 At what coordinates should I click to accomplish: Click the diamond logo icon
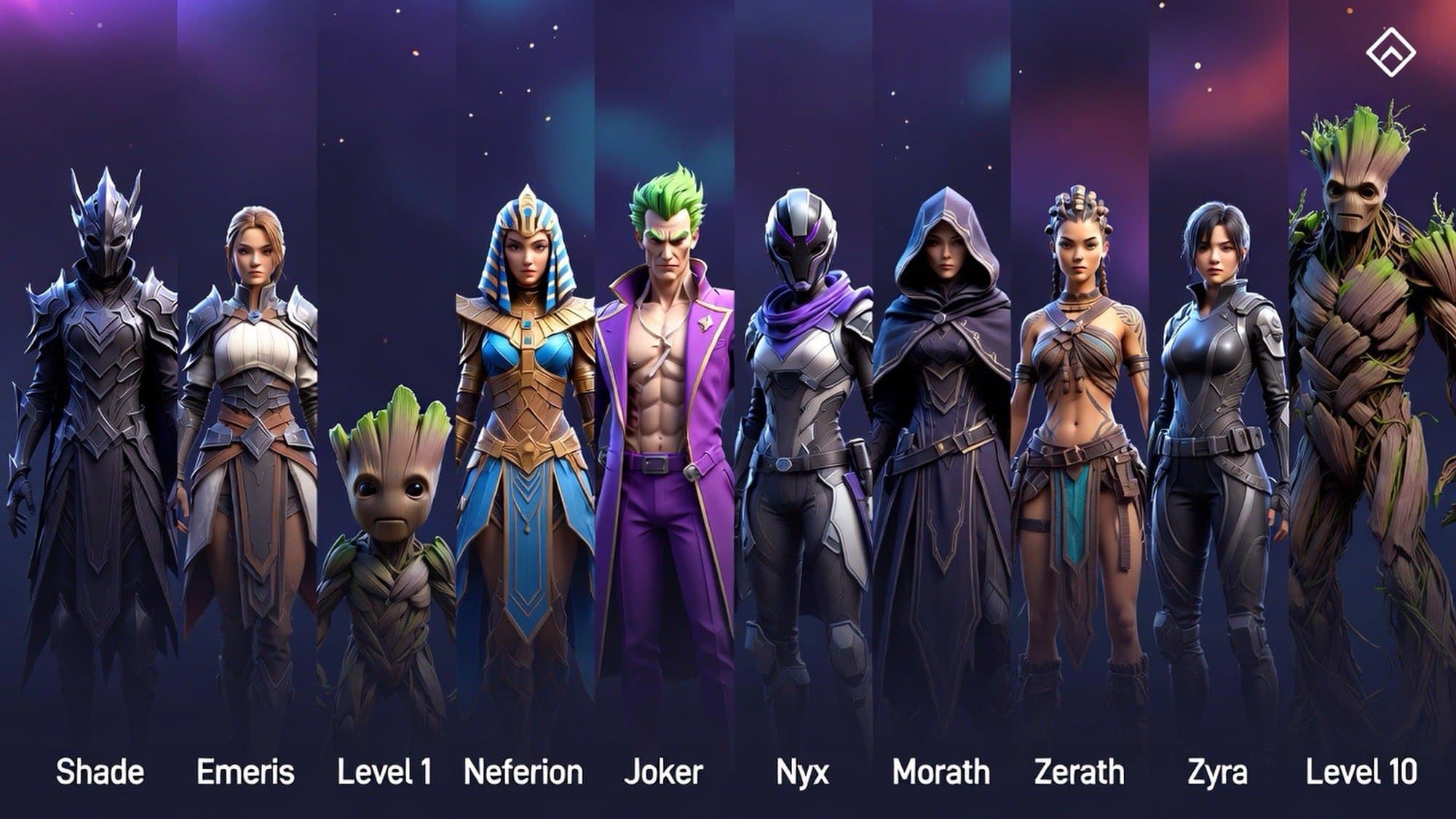click(x=1390, y=52)
